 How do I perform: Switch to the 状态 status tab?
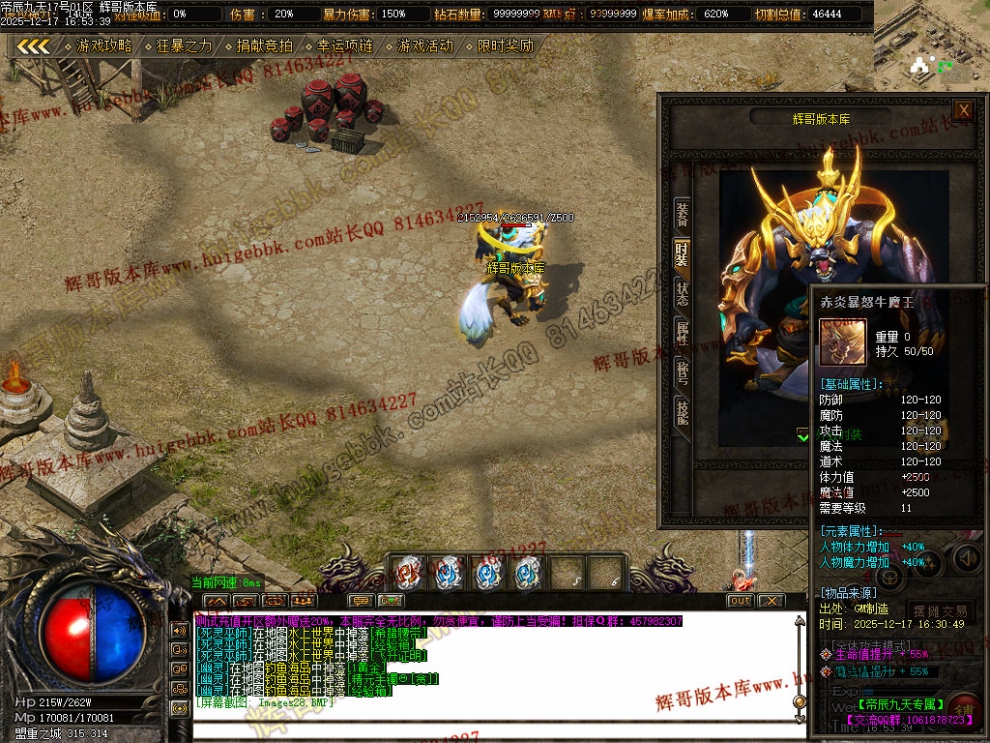tap(682, 294)
